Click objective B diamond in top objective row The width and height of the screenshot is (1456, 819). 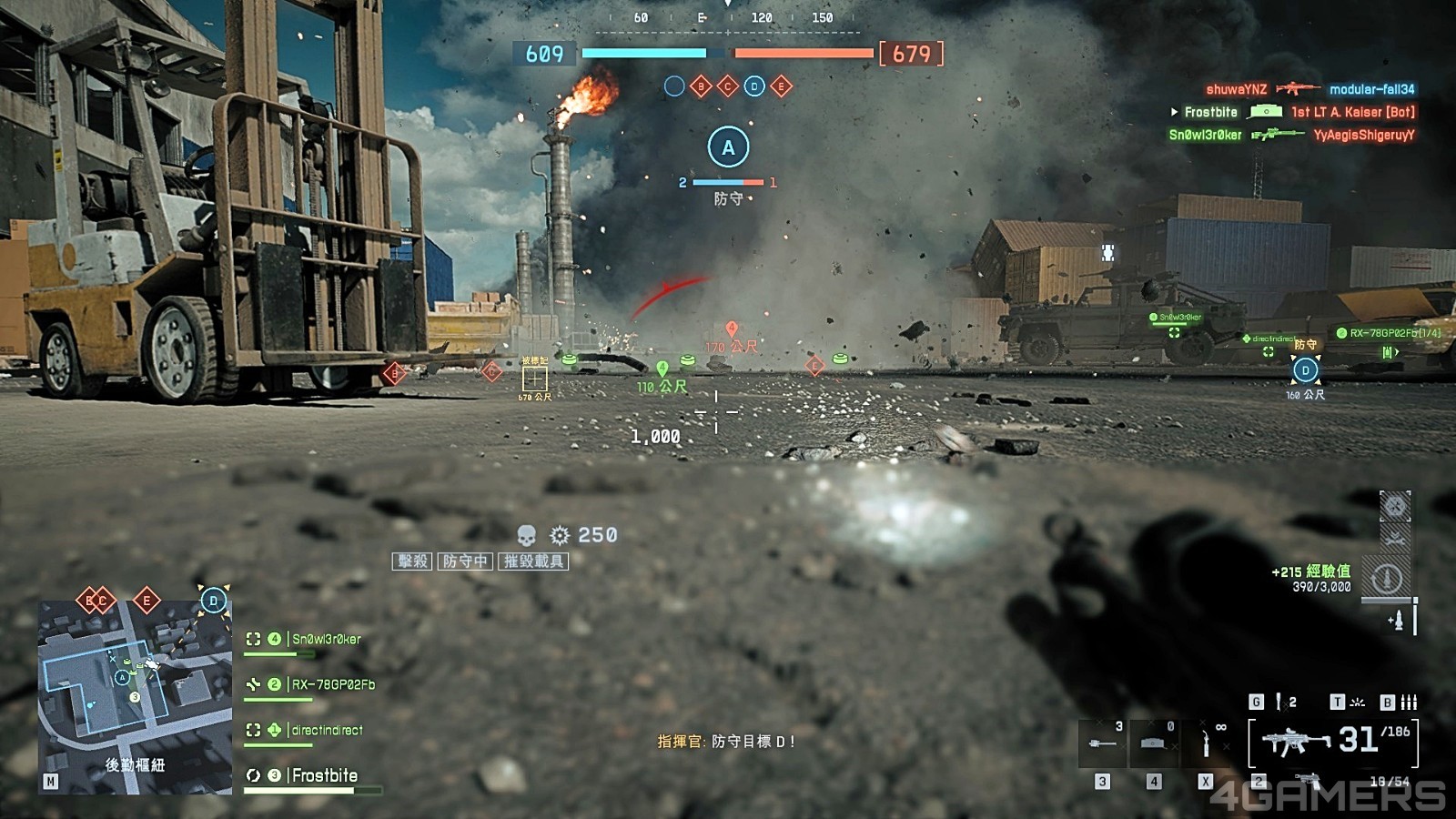[x=701, y=86]
